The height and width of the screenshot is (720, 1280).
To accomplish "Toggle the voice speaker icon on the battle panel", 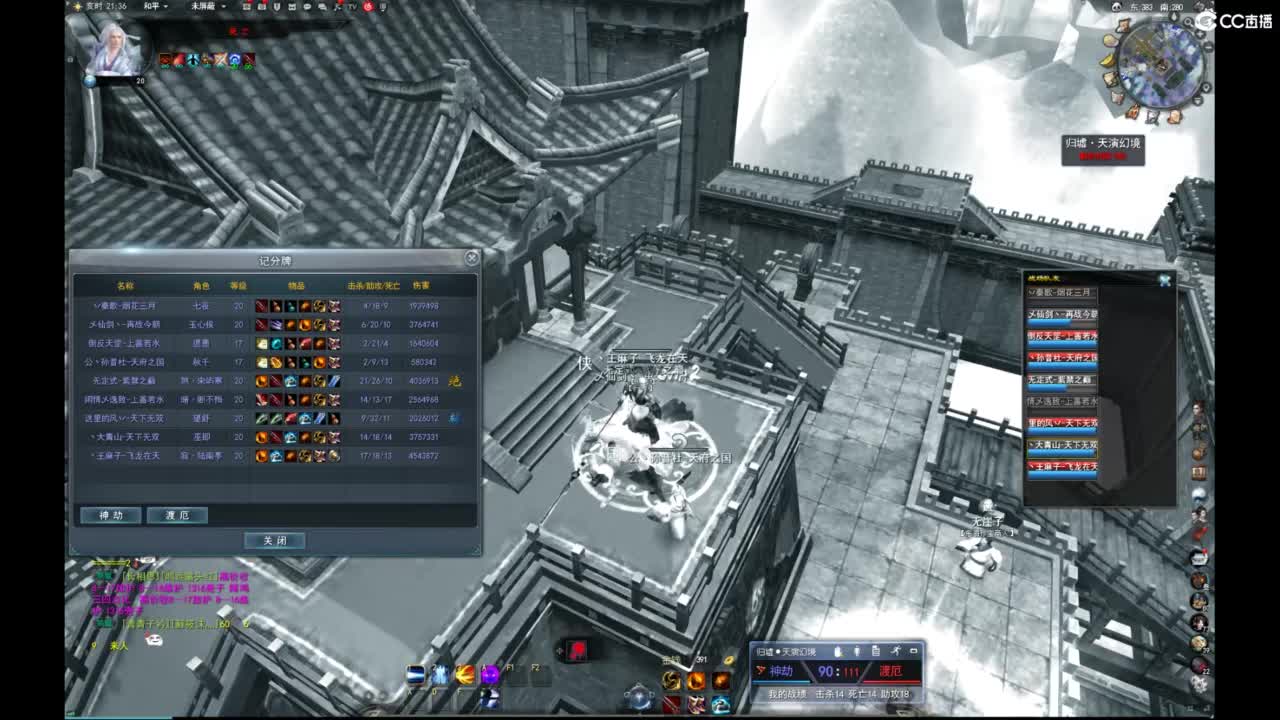I will (837, 652).
